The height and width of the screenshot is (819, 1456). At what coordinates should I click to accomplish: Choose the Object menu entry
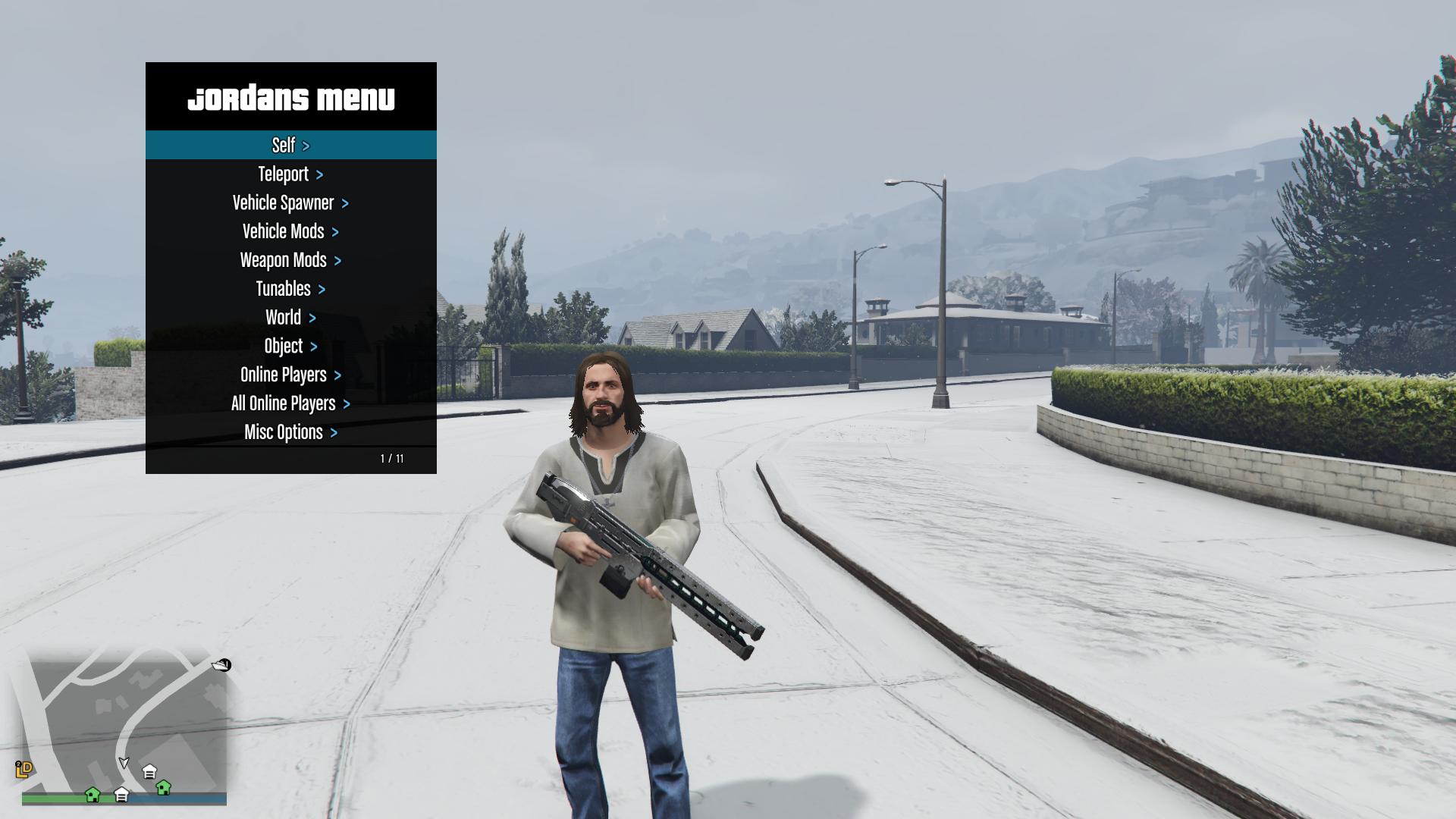[290, 347]
